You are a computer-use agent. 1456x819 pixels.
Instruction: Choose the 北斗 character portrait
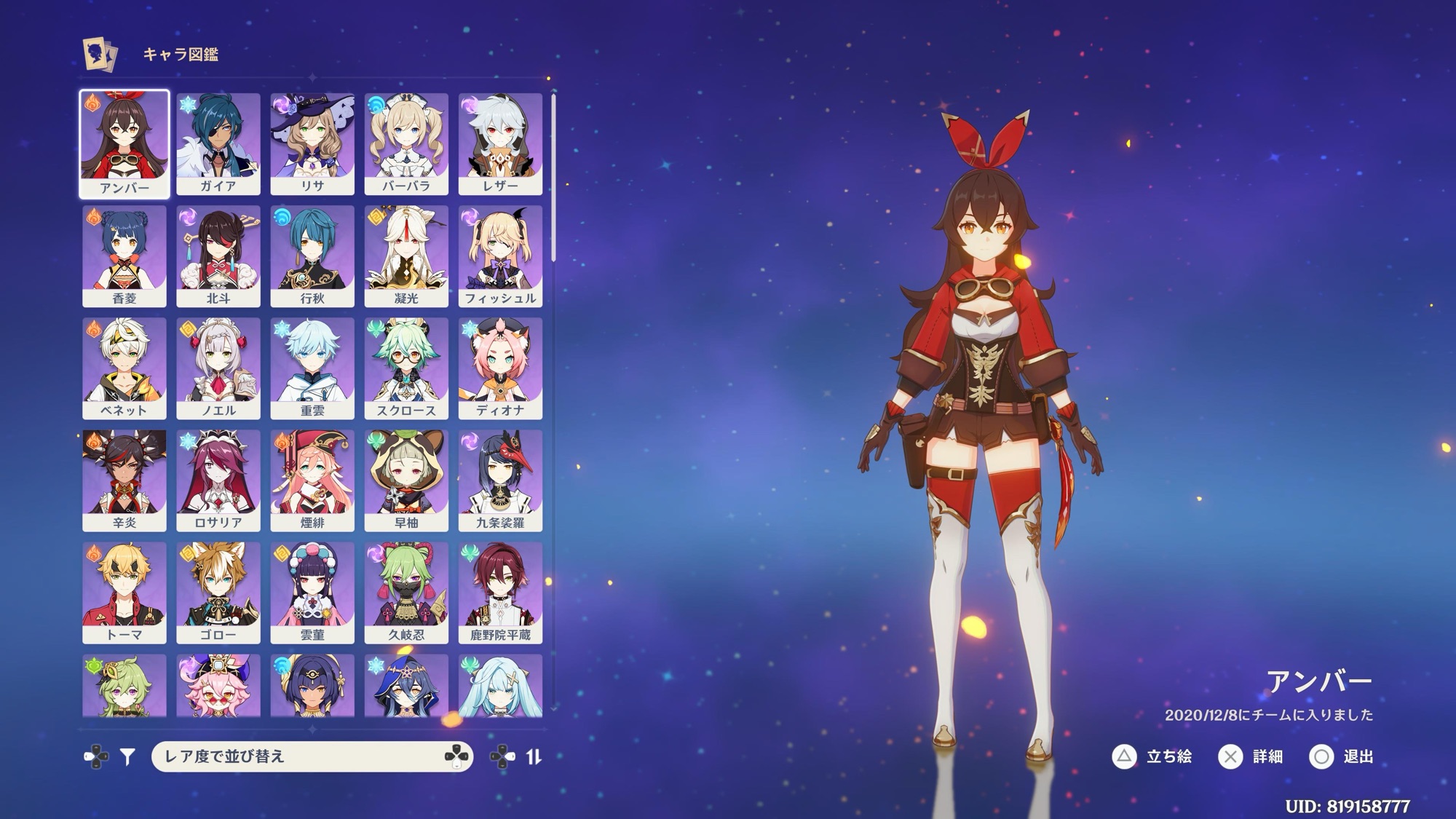coord(218,256)
